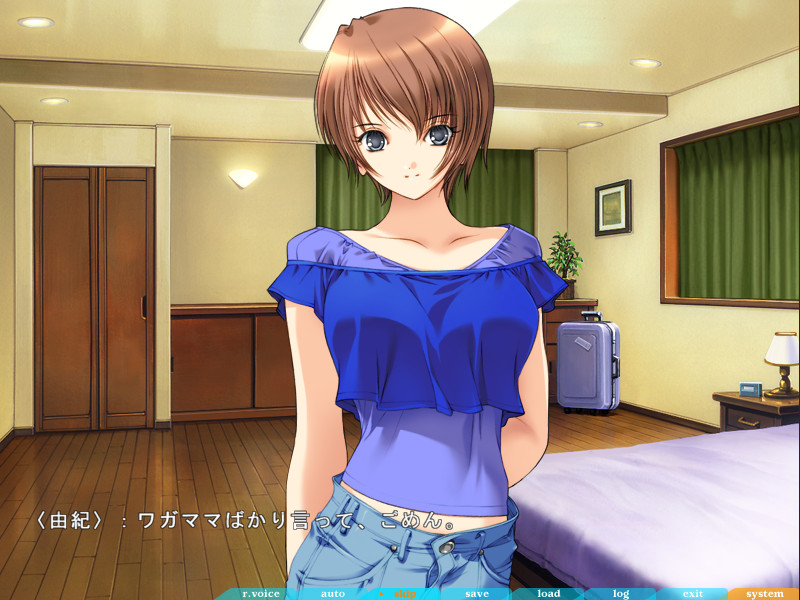The image size is (800, 600).
Task: Show the message log
Action: coord(621,593)
